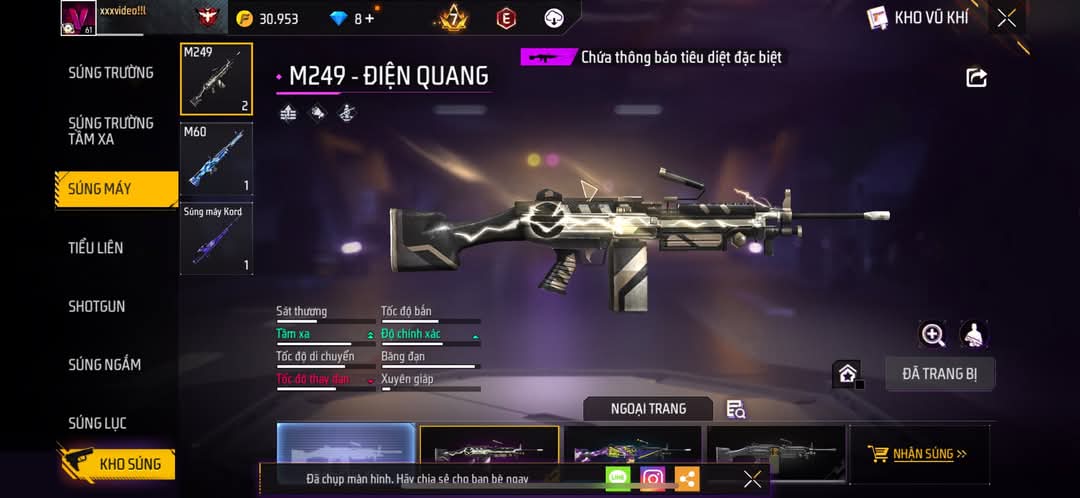Open the player profile avatar

(79, 17)
